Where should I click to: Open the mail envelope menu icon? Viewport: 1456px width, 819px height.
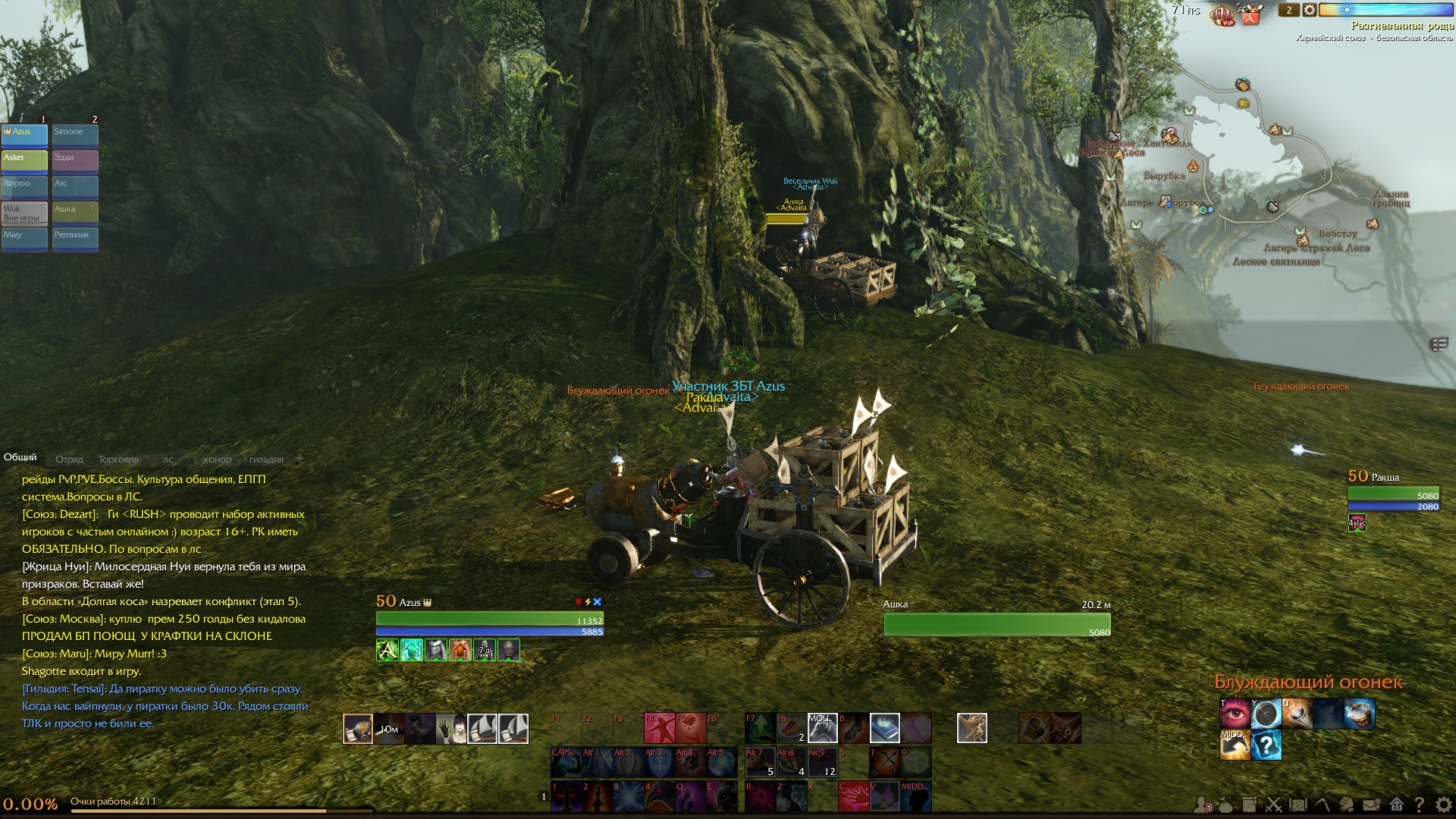pyautogui.click(x=1371, y=805)
